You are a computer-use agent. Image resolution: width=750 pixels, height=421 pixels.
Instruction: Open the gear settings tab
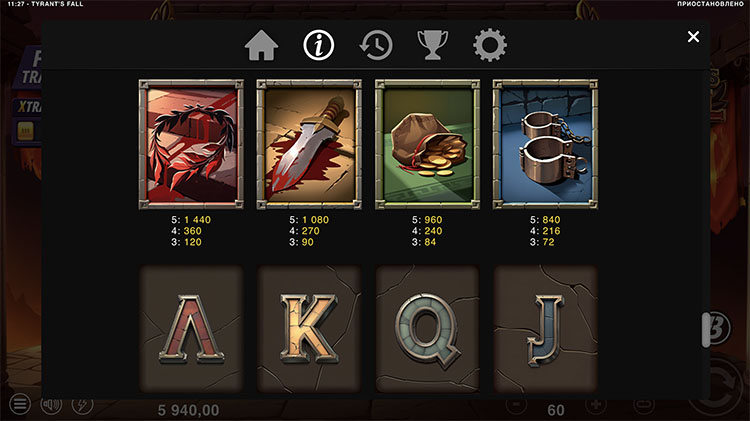490,45
